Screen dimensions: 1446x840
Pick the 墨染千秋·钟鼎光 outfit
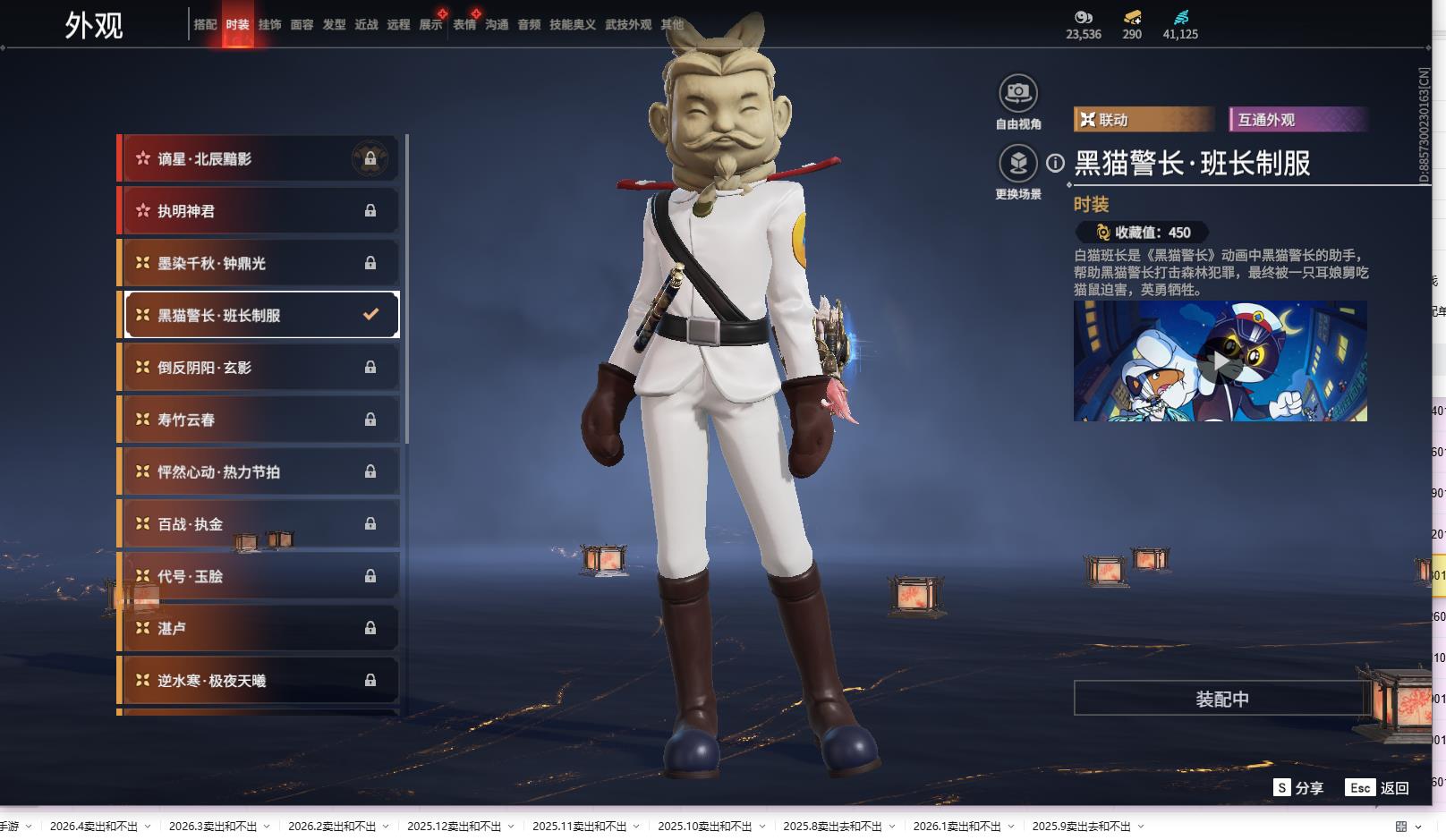click(259, 263)
